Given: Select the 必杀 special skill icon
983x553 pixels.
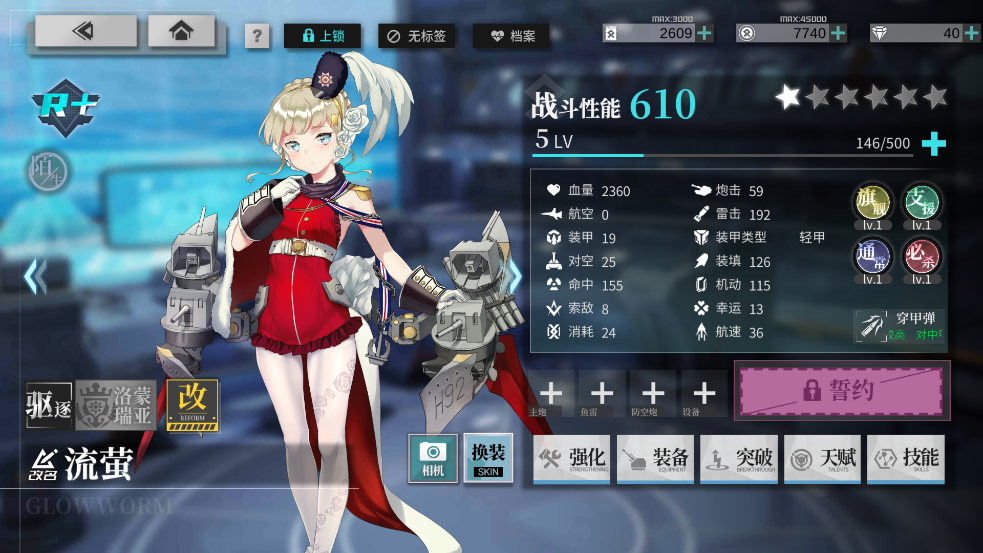Looking at the screenshot, I should click(x=921, y=258).
